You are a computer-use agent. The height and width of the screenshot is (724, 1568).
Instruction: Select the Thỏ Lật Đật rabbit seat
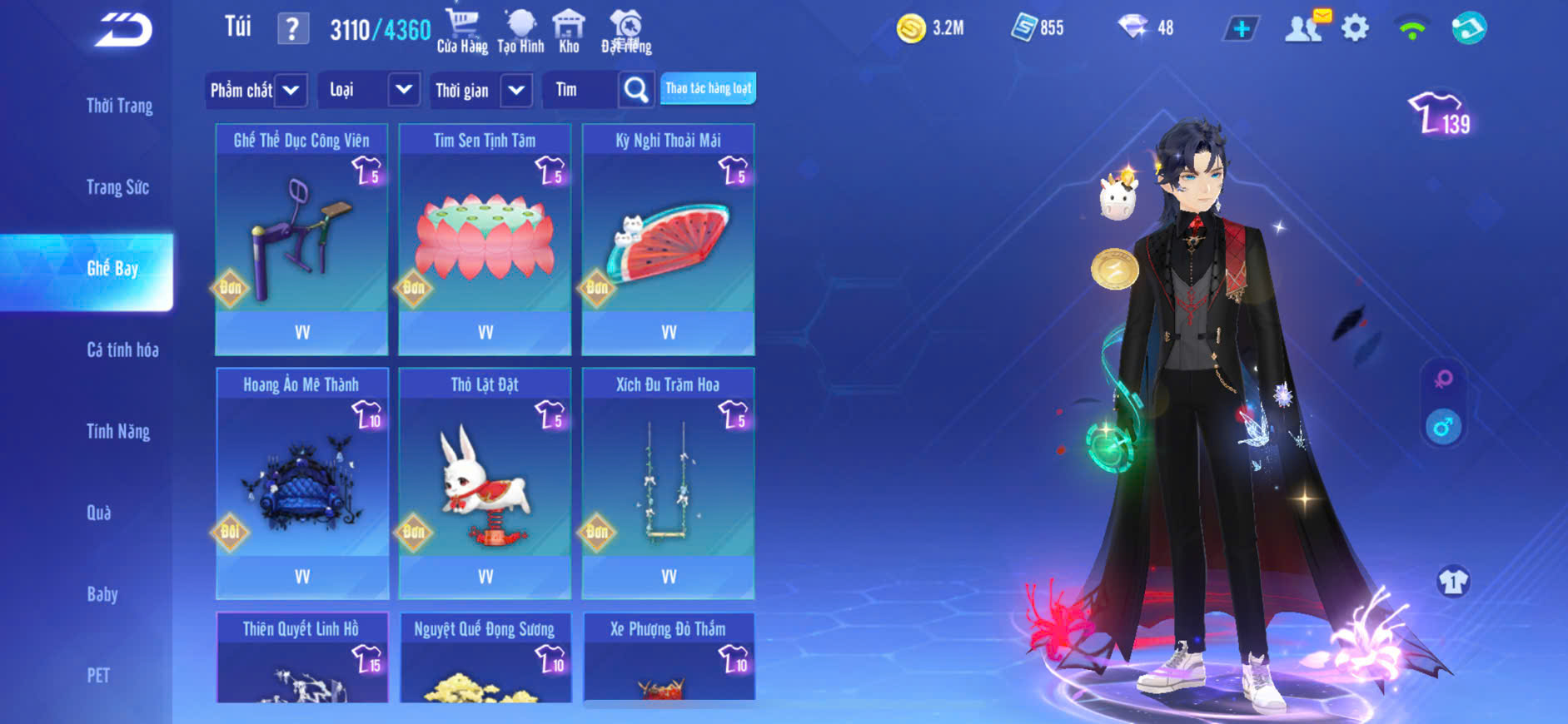coord(485,483)
